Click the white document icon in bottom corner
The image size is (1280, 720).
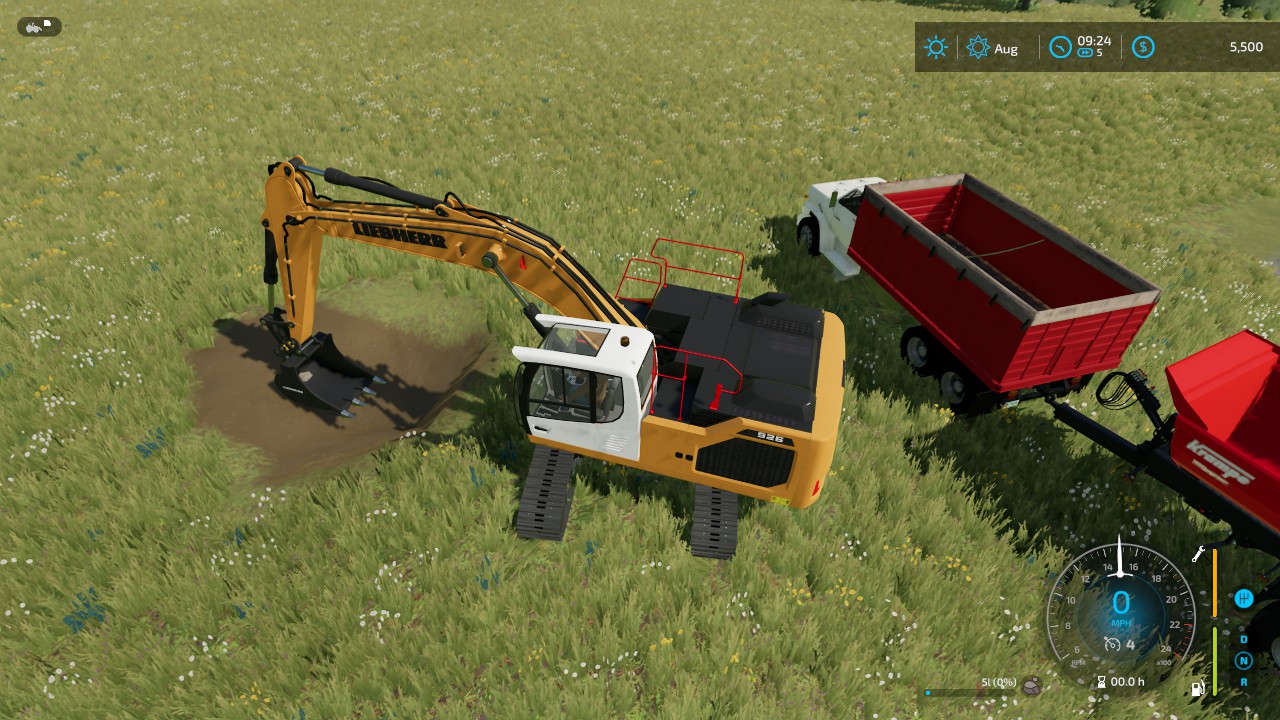(1198, 689)
